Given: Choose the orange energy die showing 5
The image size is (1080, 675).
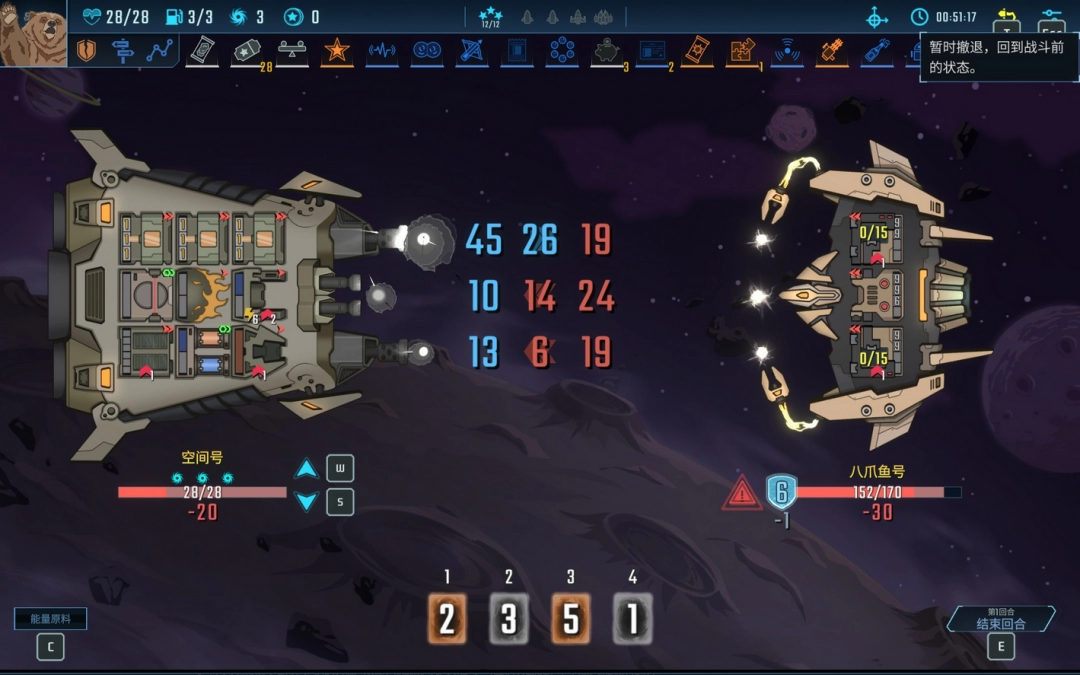Looking at the screenshot, I should (571, 619).
